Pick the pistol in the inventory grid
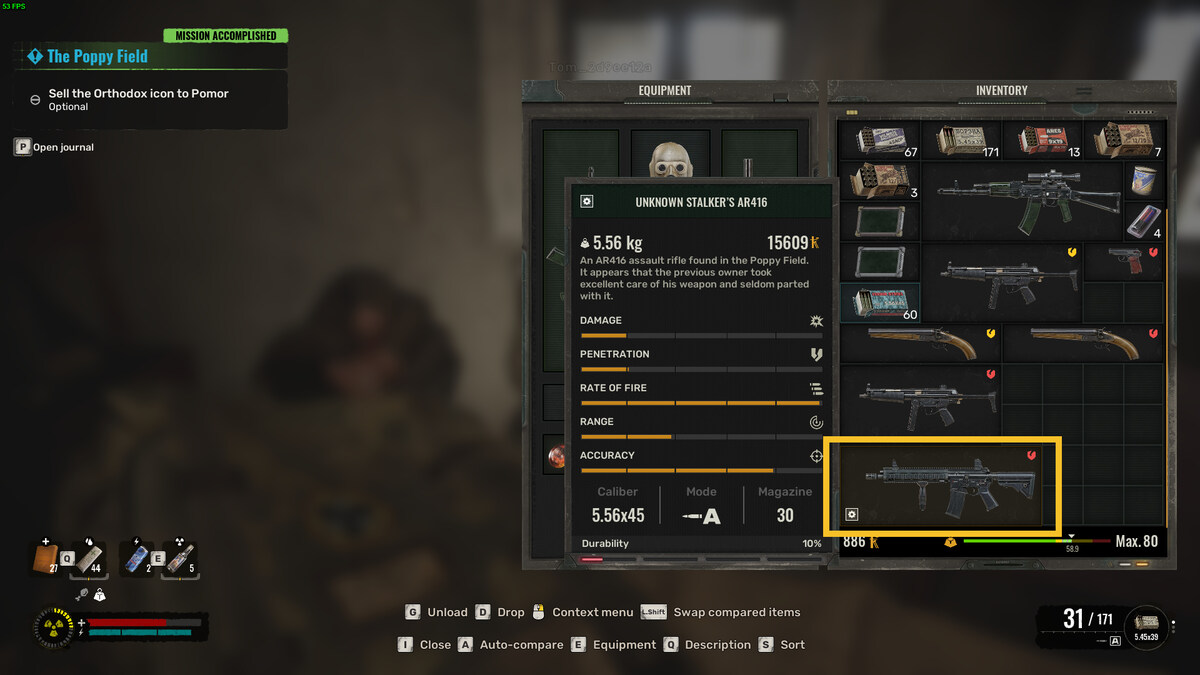1200x675 pixels. pyautogui.click(x=1124, y=262)
